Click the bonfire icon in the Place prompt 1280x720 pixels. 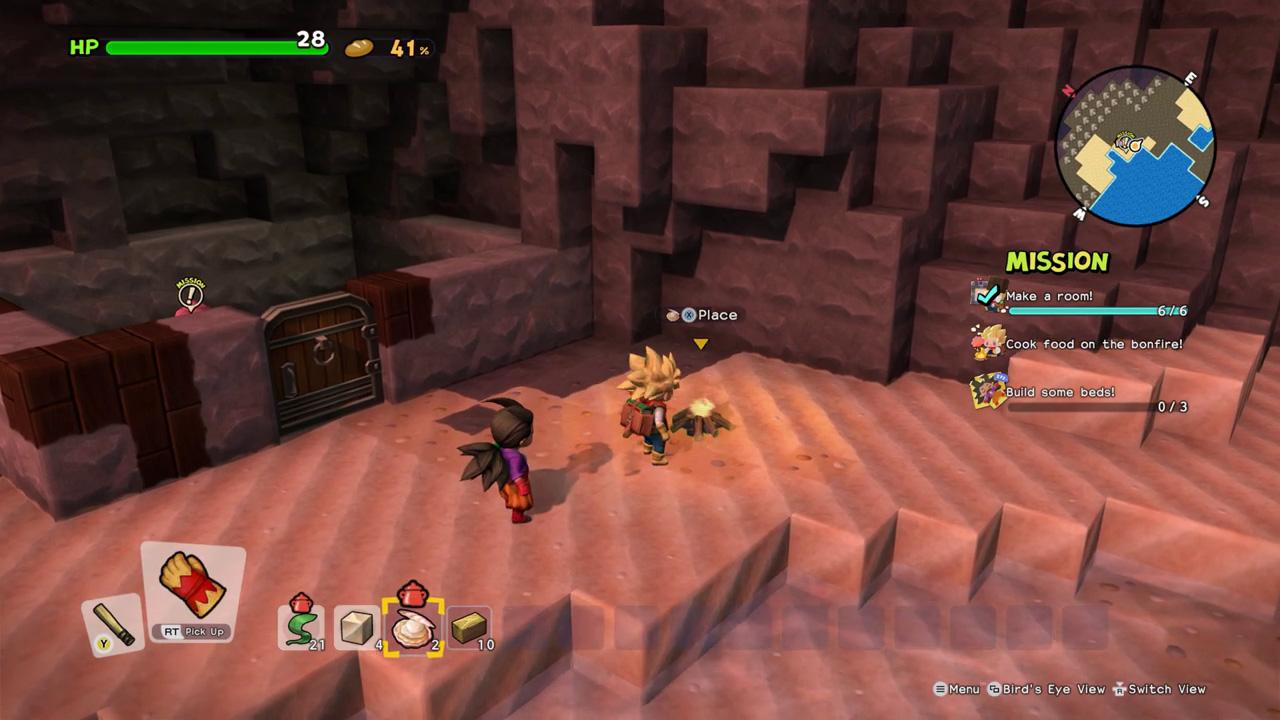tap(673, 314)
